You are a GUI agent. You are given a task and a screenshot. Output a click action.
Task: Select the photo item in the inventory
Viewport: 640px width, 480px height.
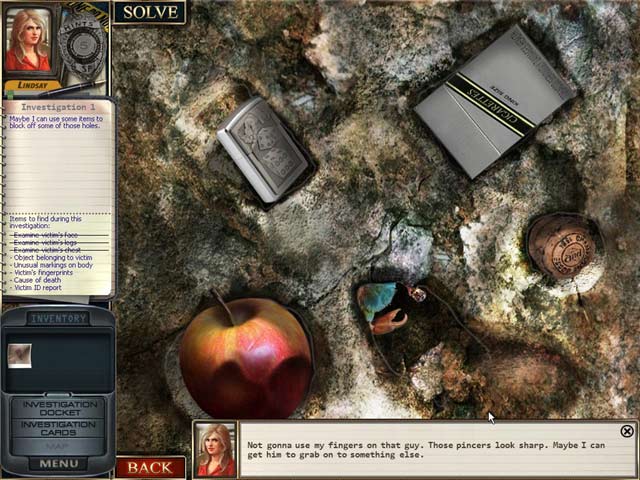[x=19, y=355]
